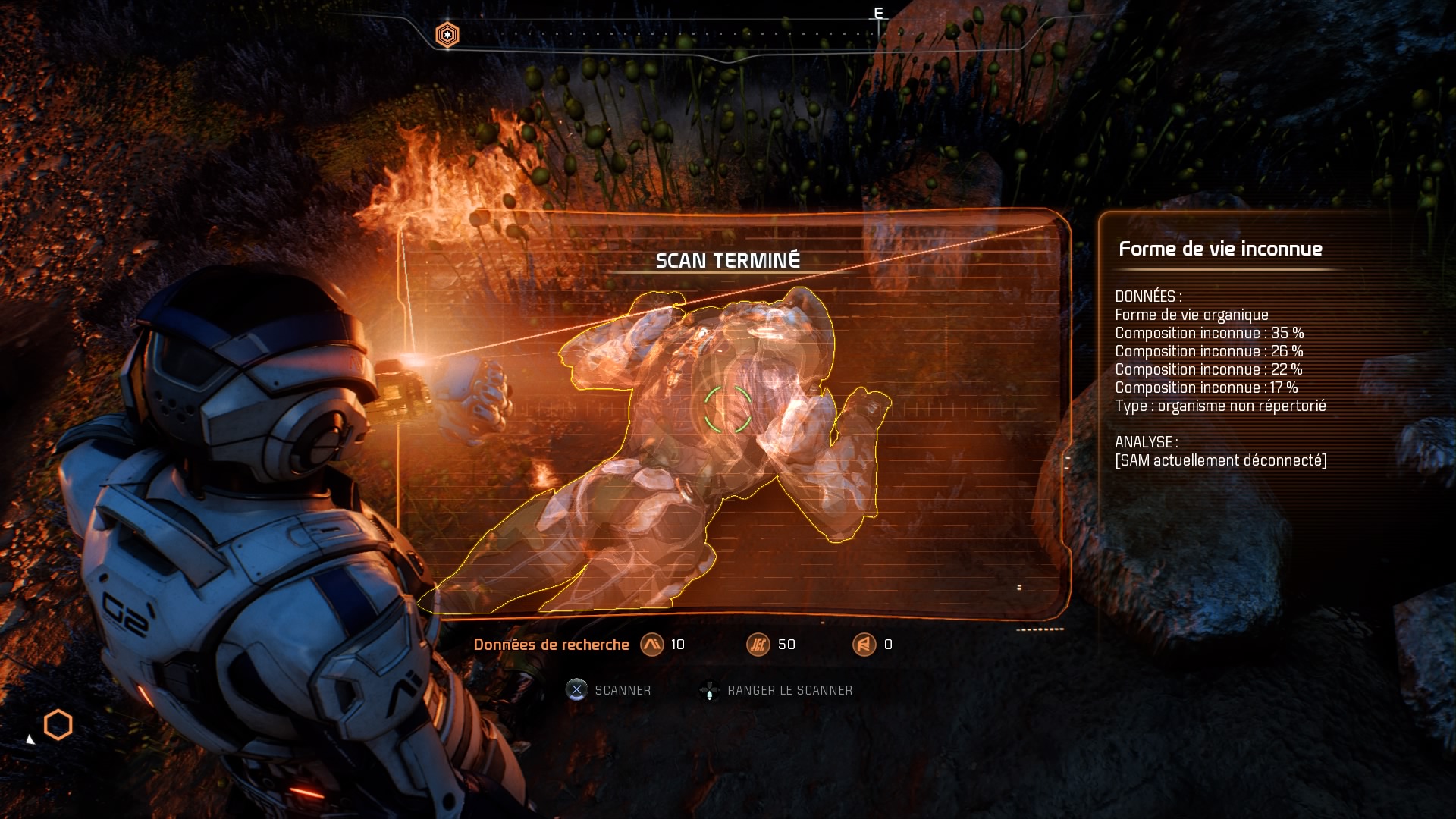Click the Remnant research data icon
This screenshot has width=1456, height=819.
(x=864, y=645)
